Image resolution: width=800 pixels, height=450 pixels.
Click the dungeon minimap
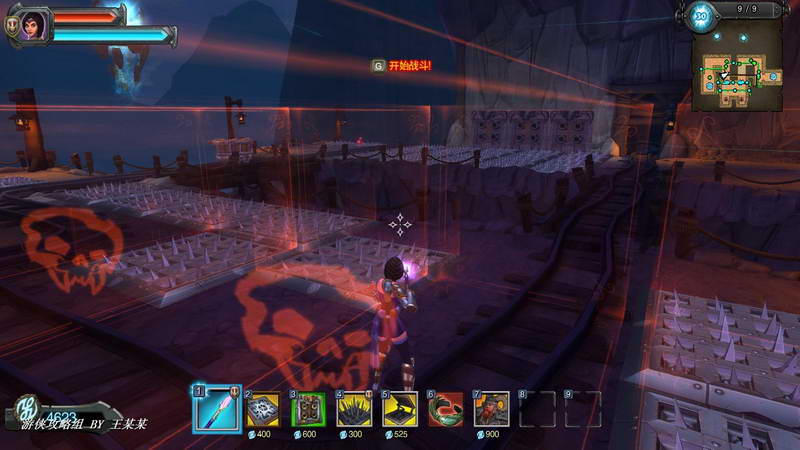742,71
